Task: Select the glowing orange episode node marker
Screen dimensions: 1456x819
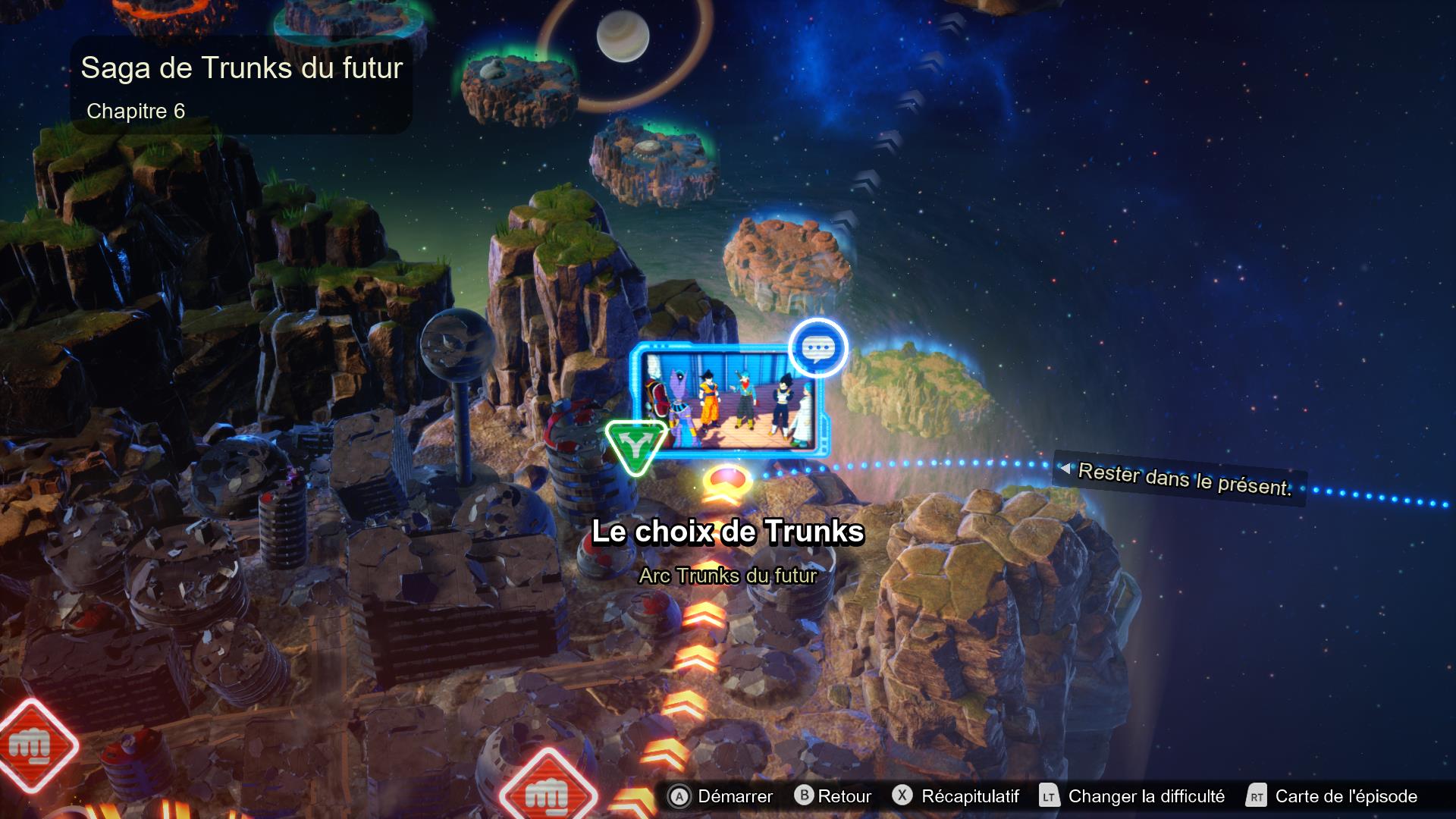Action: [x=726, y=483]
